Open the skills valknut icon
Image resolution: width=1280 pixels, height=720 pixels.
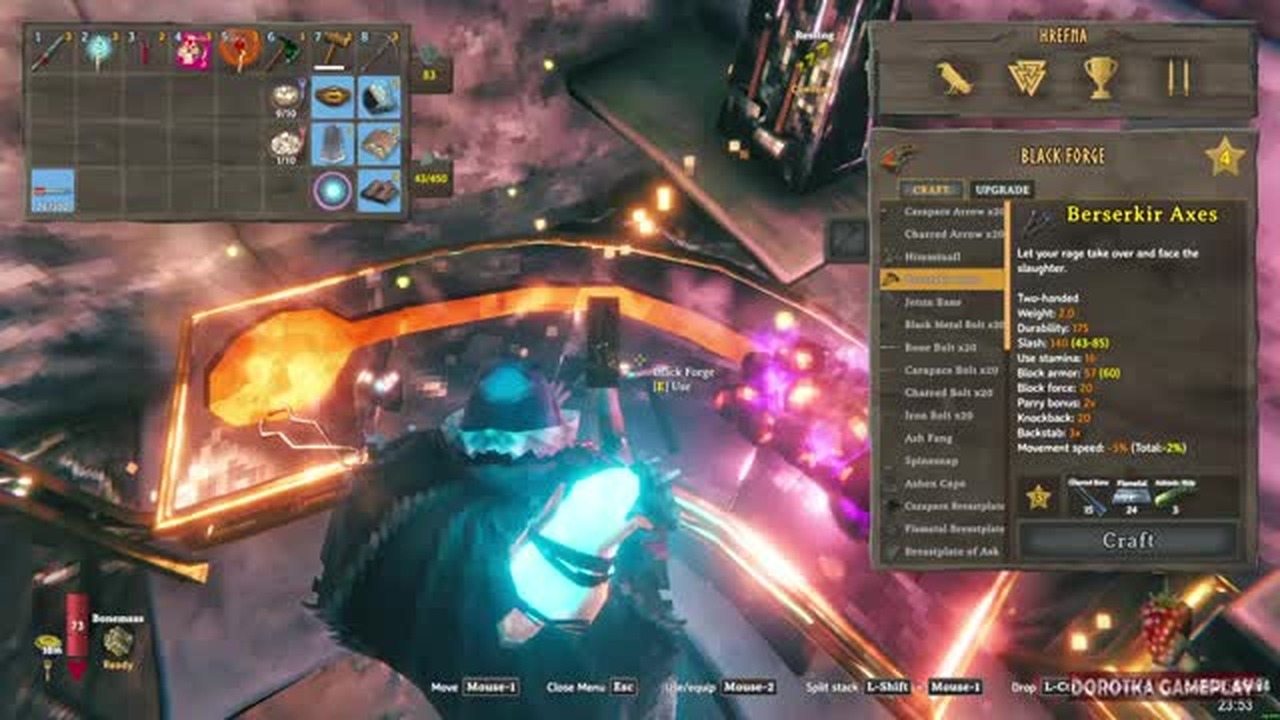click(x=1027, y=78)
